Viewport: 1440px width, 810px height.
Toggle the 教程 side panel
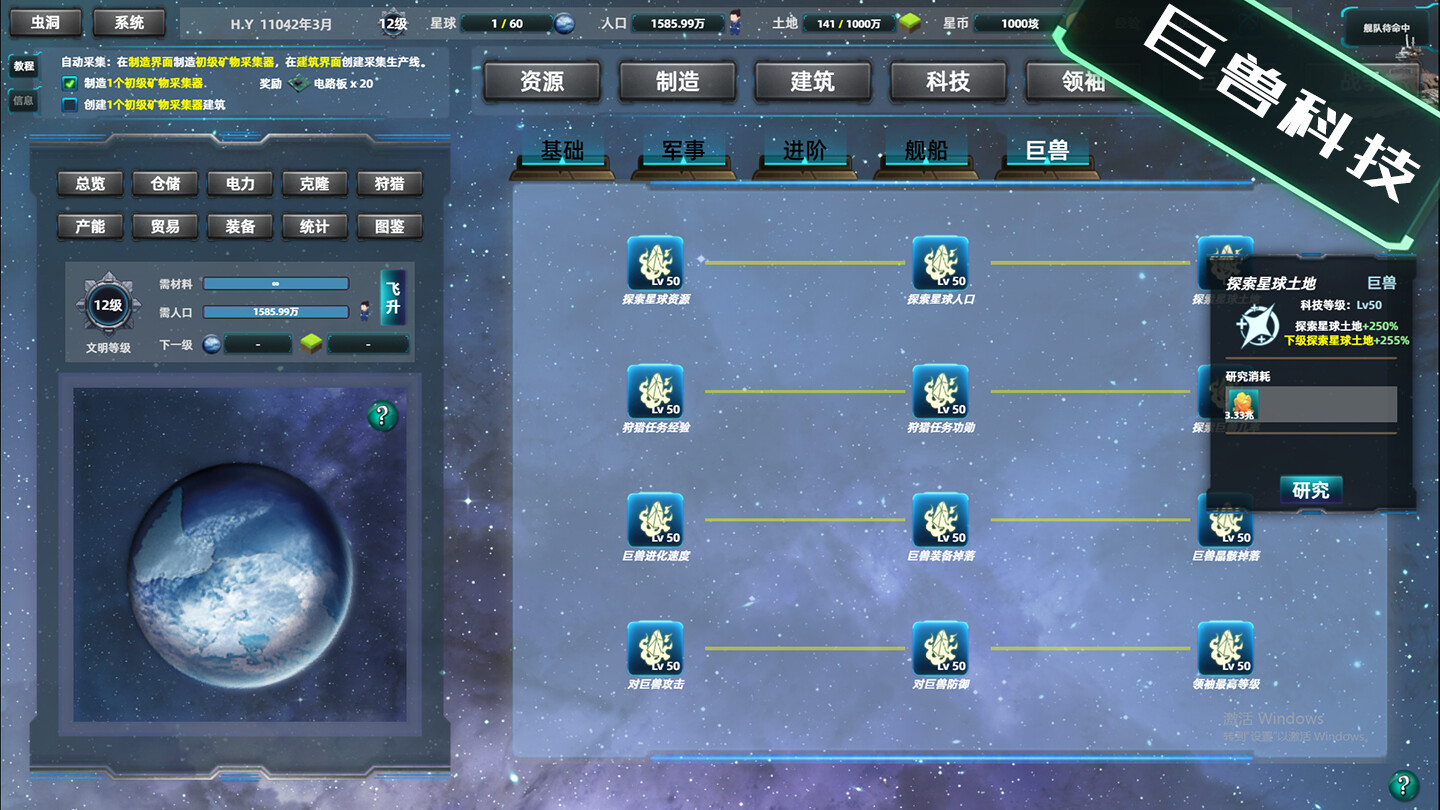coord(23,67)
